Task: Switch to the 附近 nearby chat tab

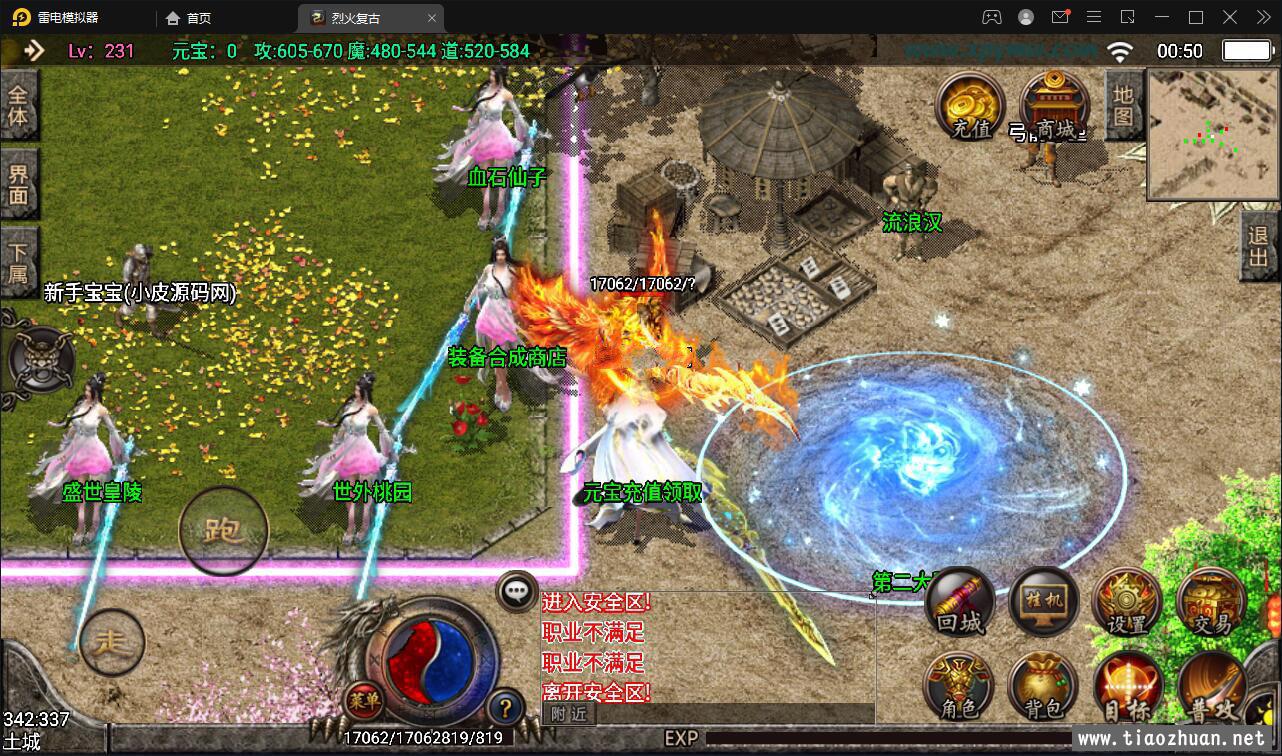Action: point(569,714)
